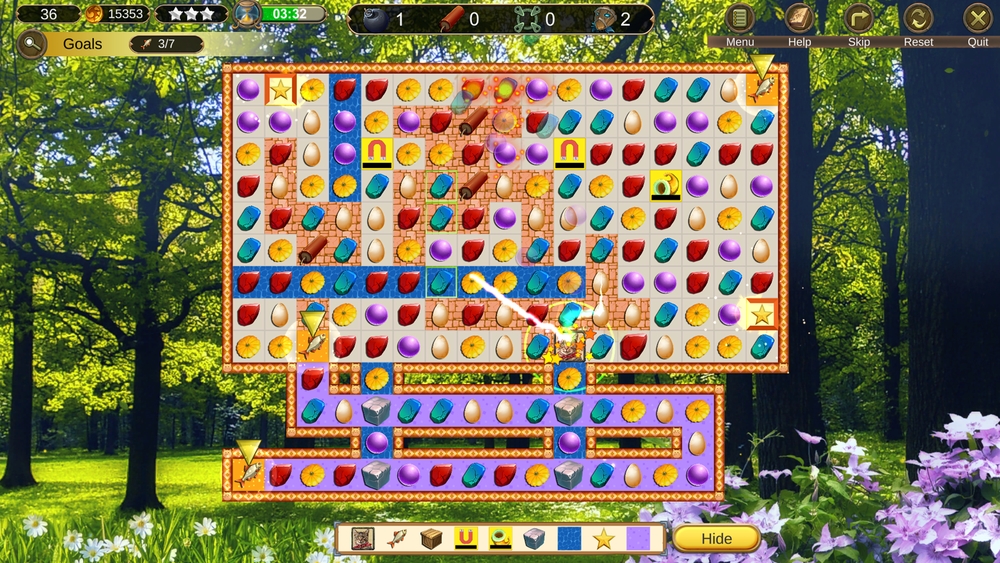This screenshot has height=563, width=1000.
Task: Click the blue water tile legend icon
Action: pos(569,539)
